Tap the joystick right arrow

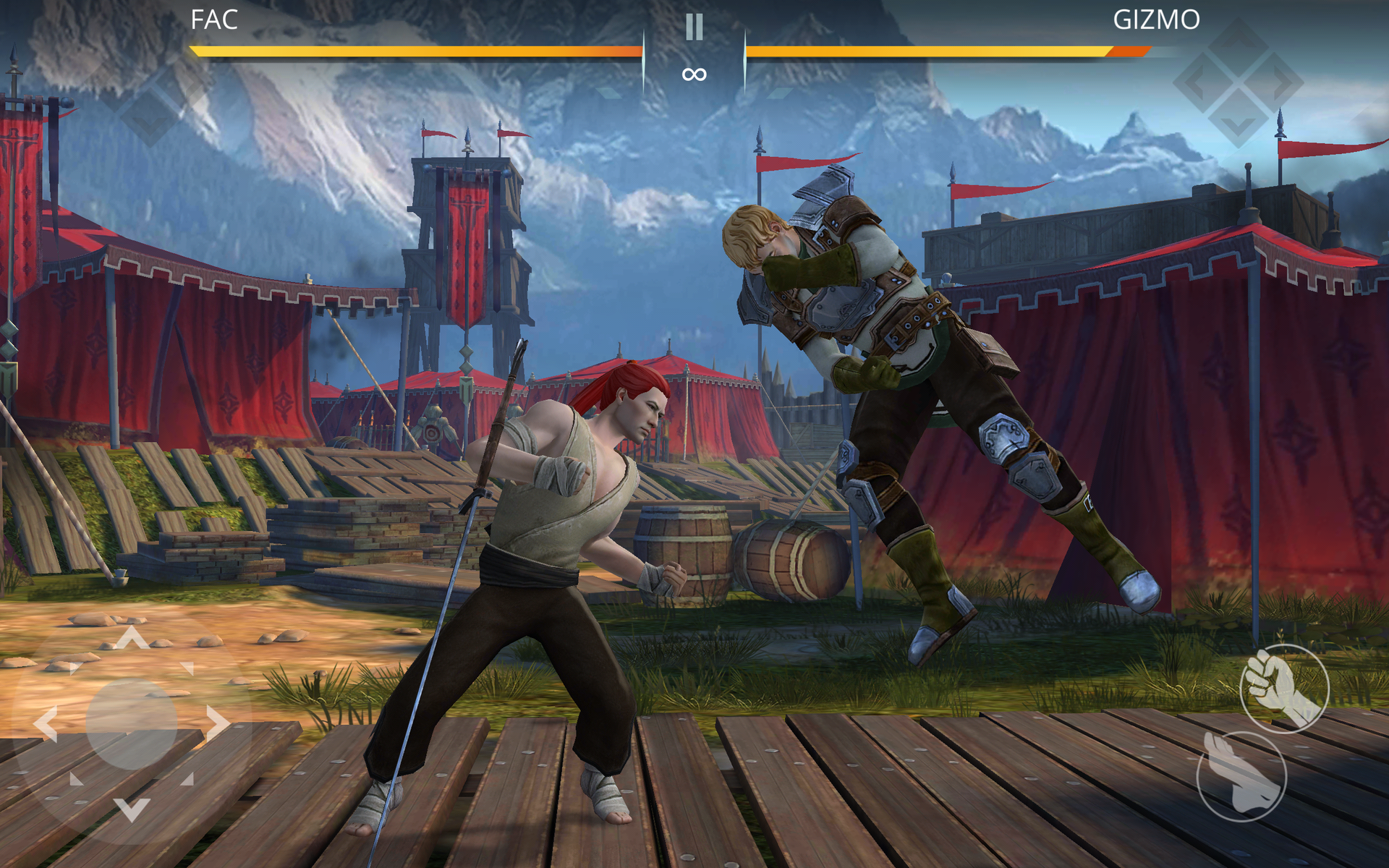click(x=217, y=723)
